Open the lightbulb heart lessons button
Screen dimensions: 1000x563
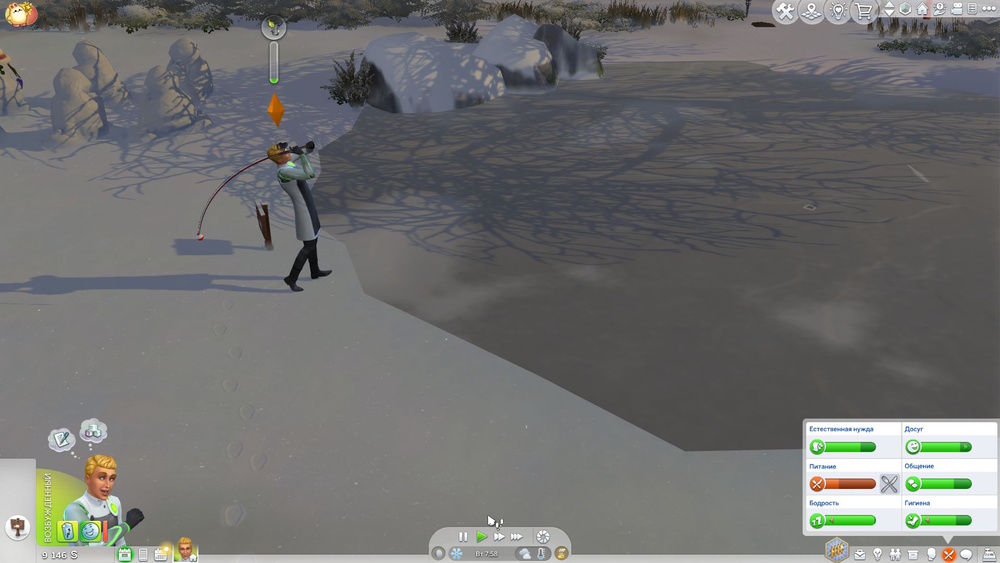coord(837,12)
